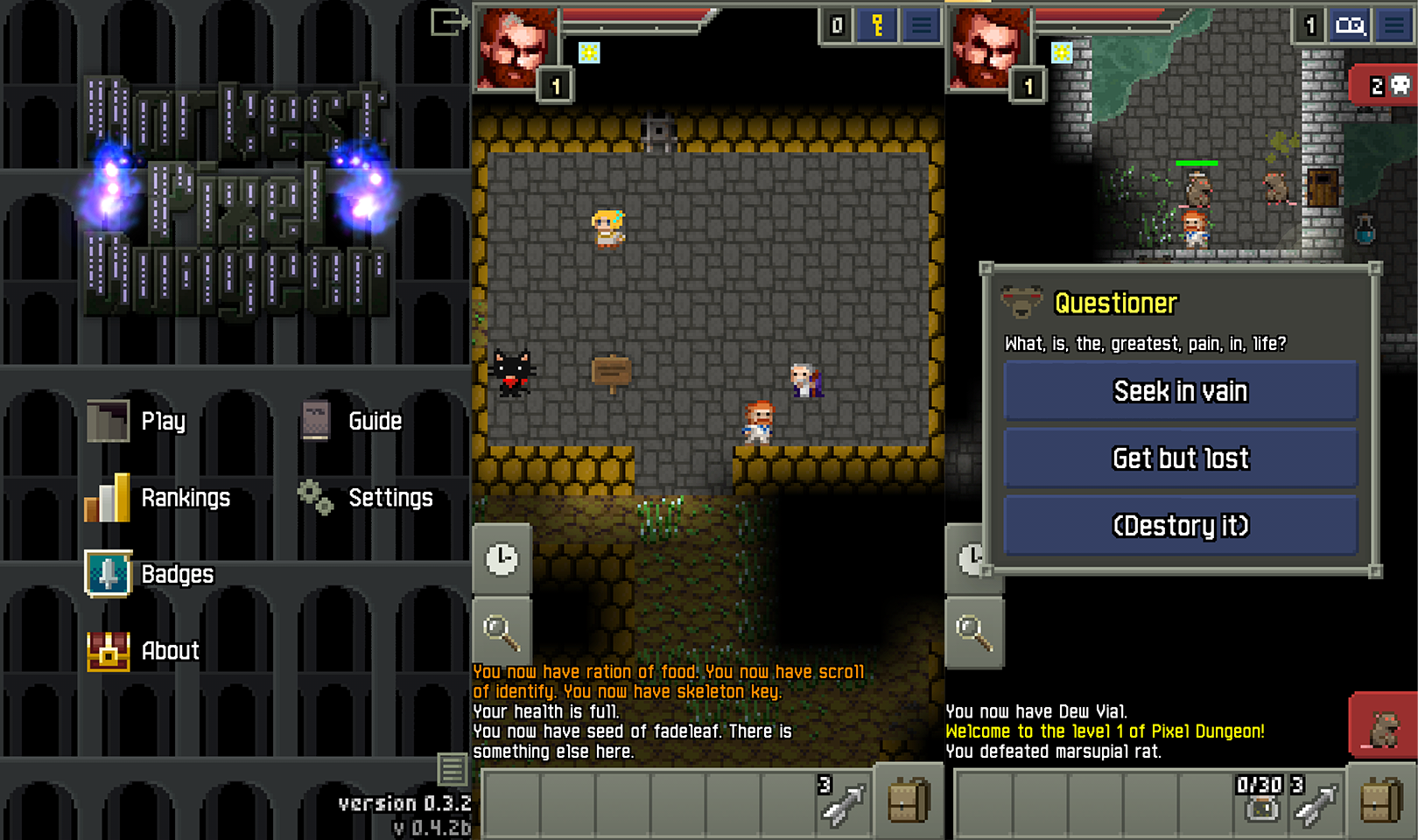The image size is (1418, 840).
Task: Open the journal button with golden key
Action: pyautogui.click(x=877, y=26)
